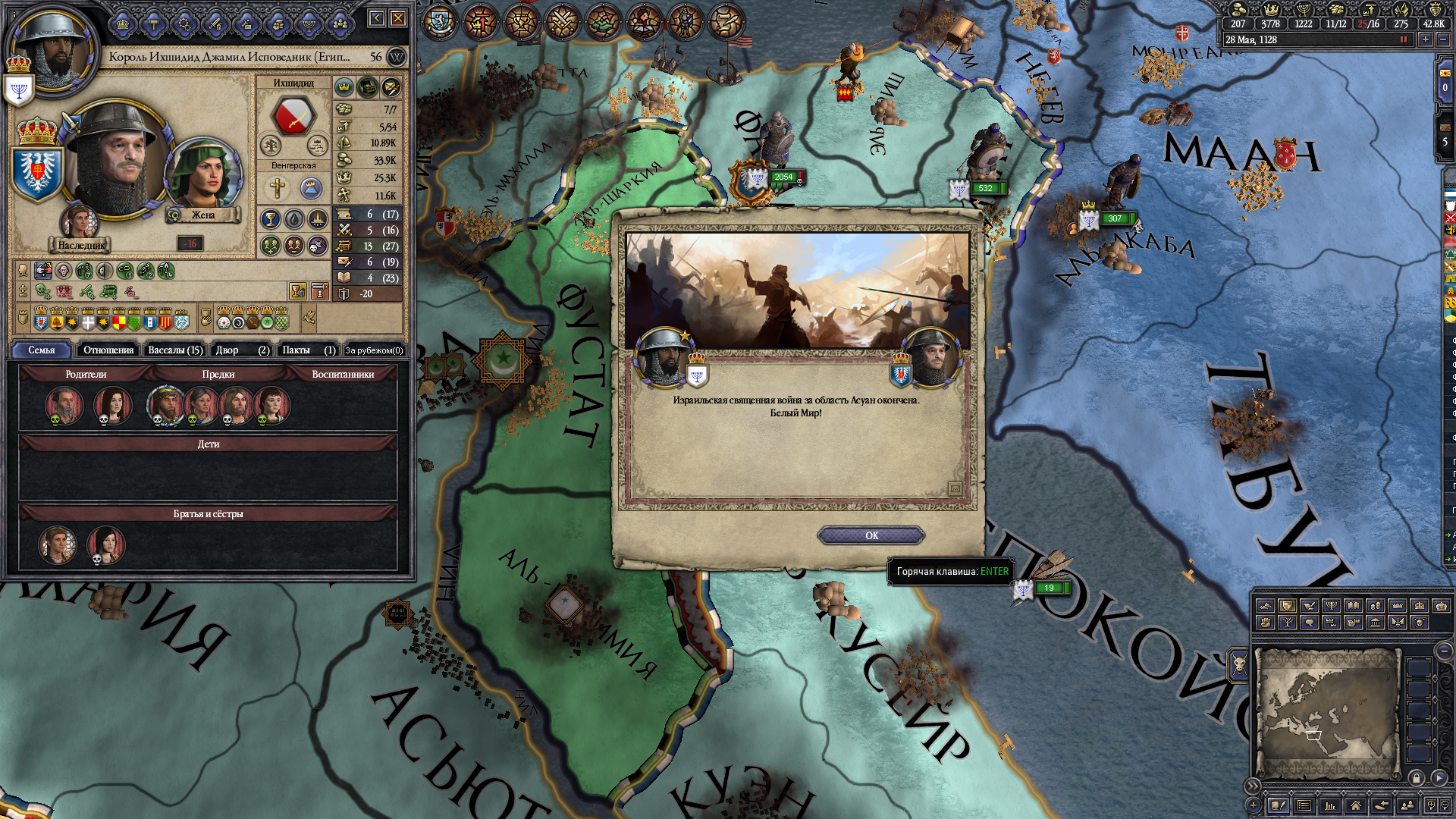Select the army counter showing 307 troops
The image size is (1456, 819).
pyautogui.click(x=1114, y=218)
